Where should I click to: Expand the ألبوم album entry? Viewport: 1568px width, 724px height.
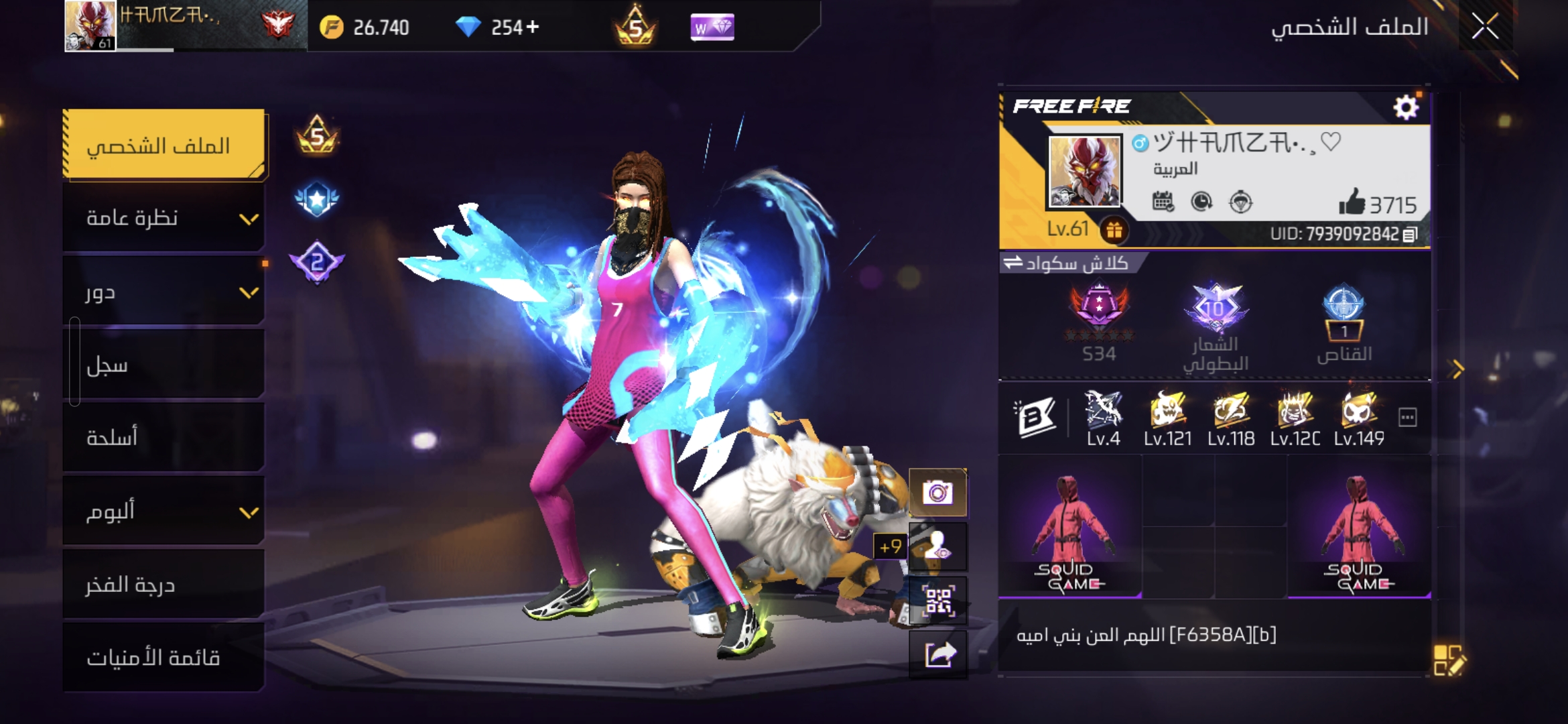pyautogui.click(x=164, y=511)
